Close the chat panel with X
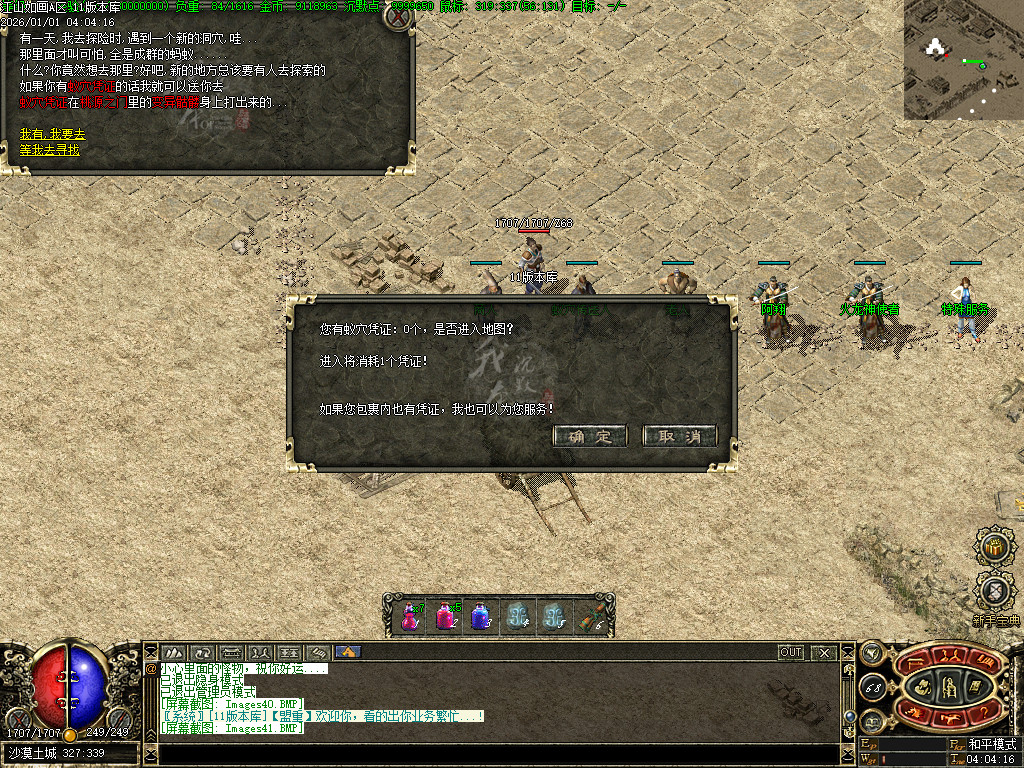 tap(824, 653)
